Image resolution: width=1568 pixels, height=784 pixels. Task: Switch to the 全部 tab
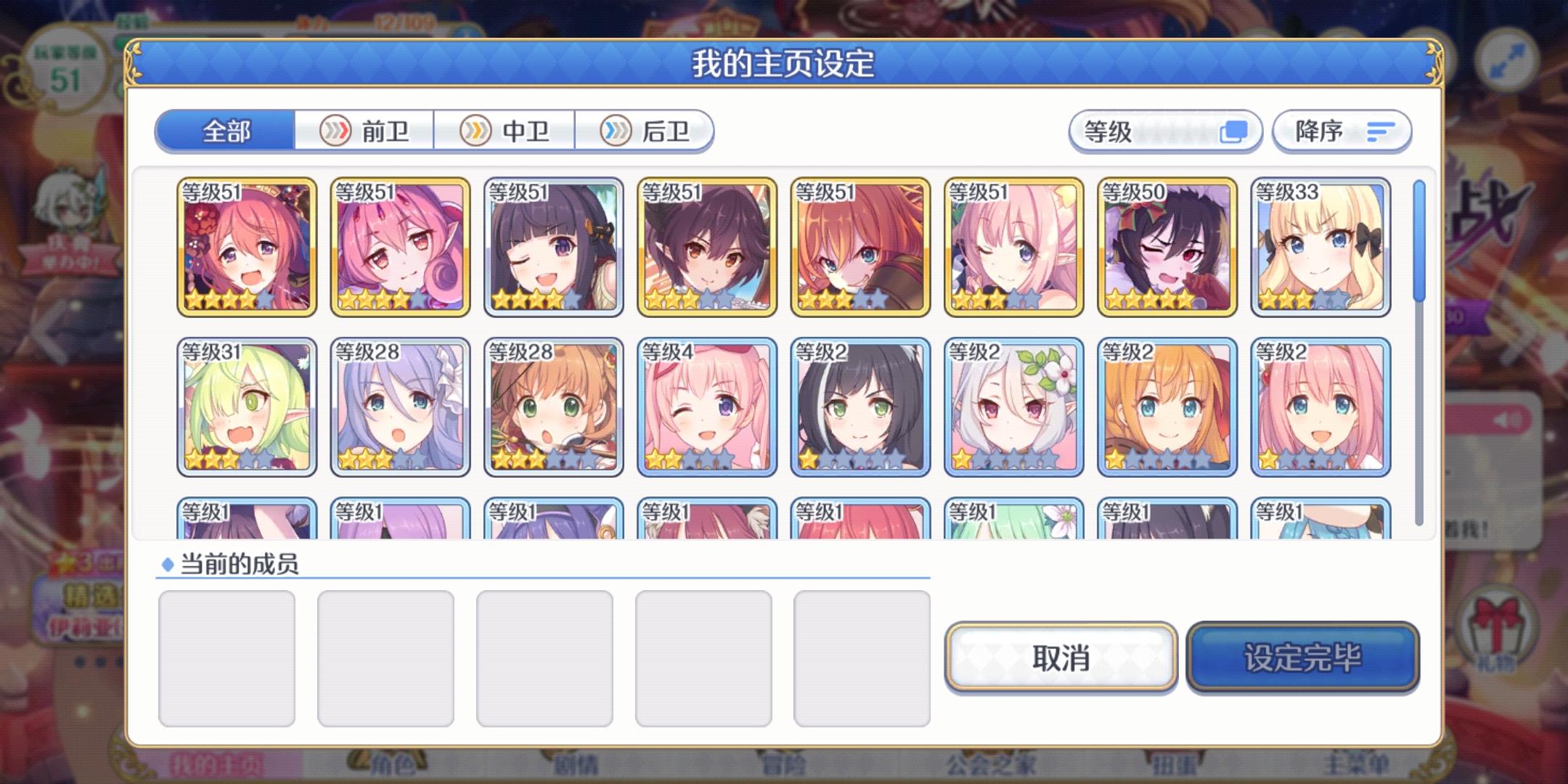tap(225, 131)
